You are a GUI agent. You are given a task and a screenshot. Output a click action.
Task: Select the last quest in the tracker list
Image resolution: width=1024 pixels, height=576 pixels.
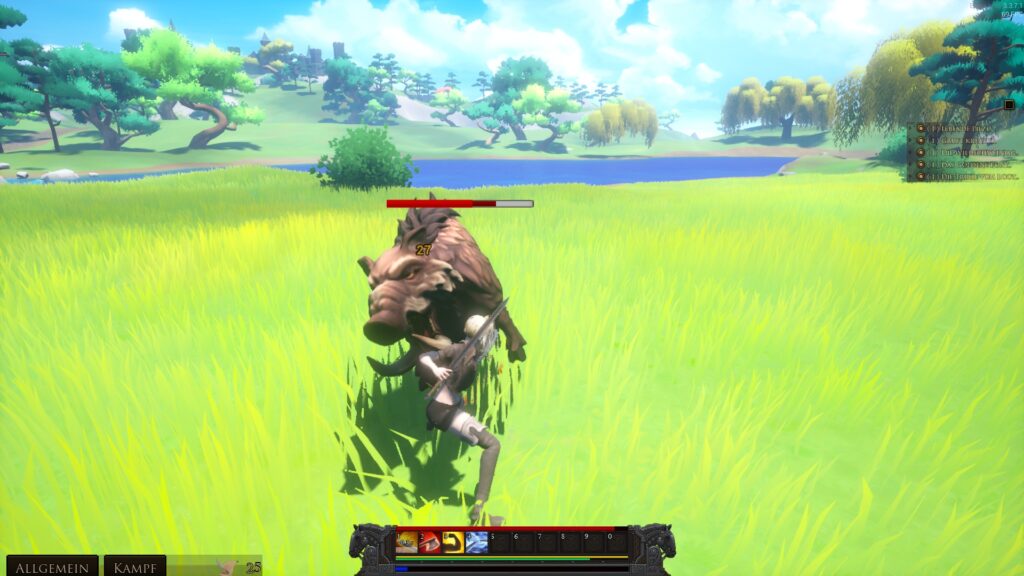click(x=962, y=175)
